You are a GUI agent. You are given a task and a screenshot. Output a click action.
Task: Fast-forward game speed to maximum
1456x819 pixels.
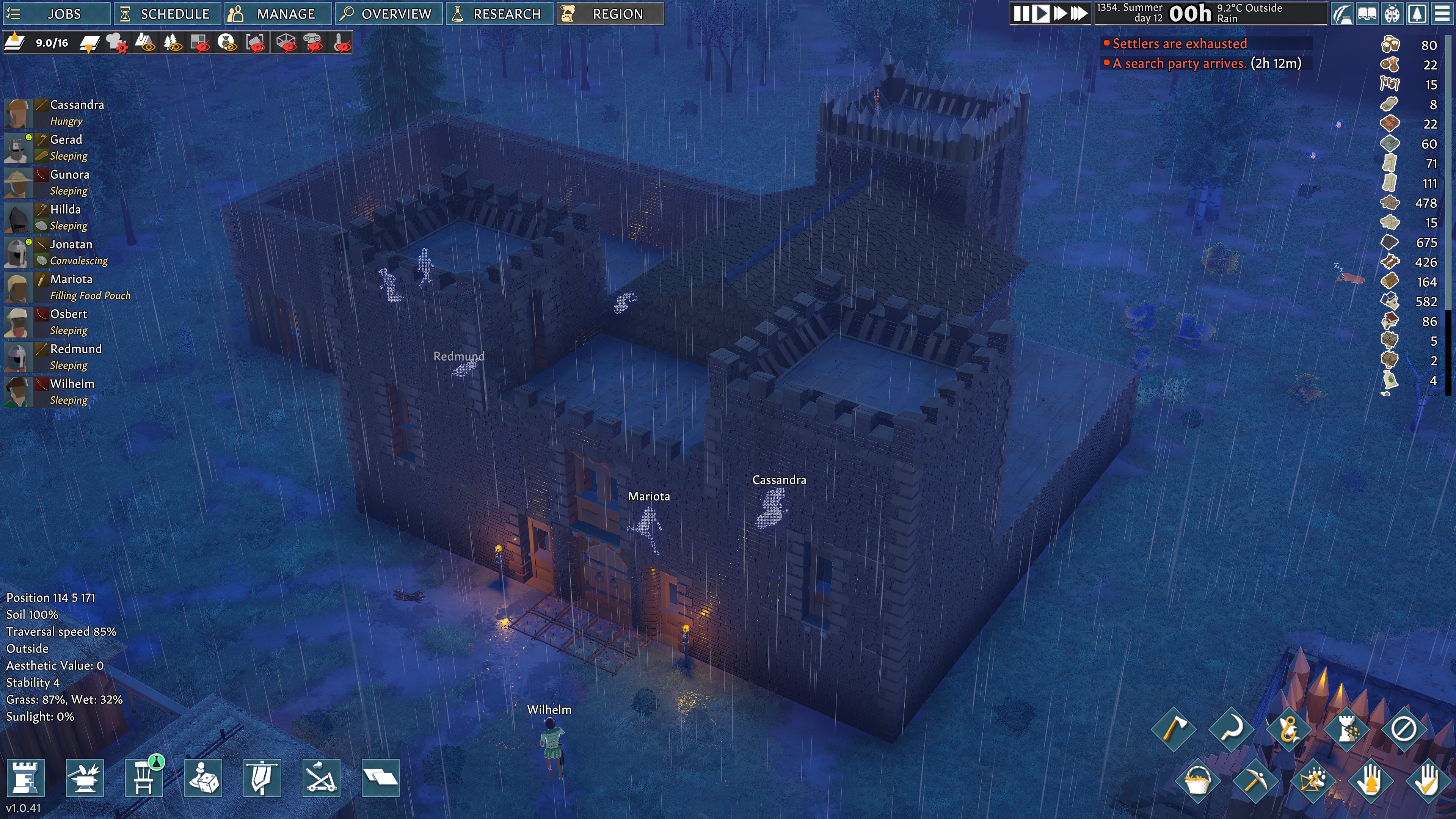[1077, 14]
